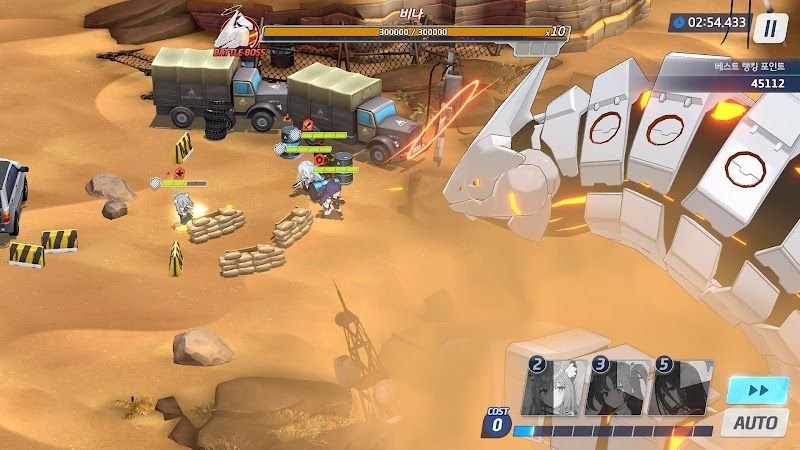
Task: Enable AUTO battle mode
Action: 755,422
